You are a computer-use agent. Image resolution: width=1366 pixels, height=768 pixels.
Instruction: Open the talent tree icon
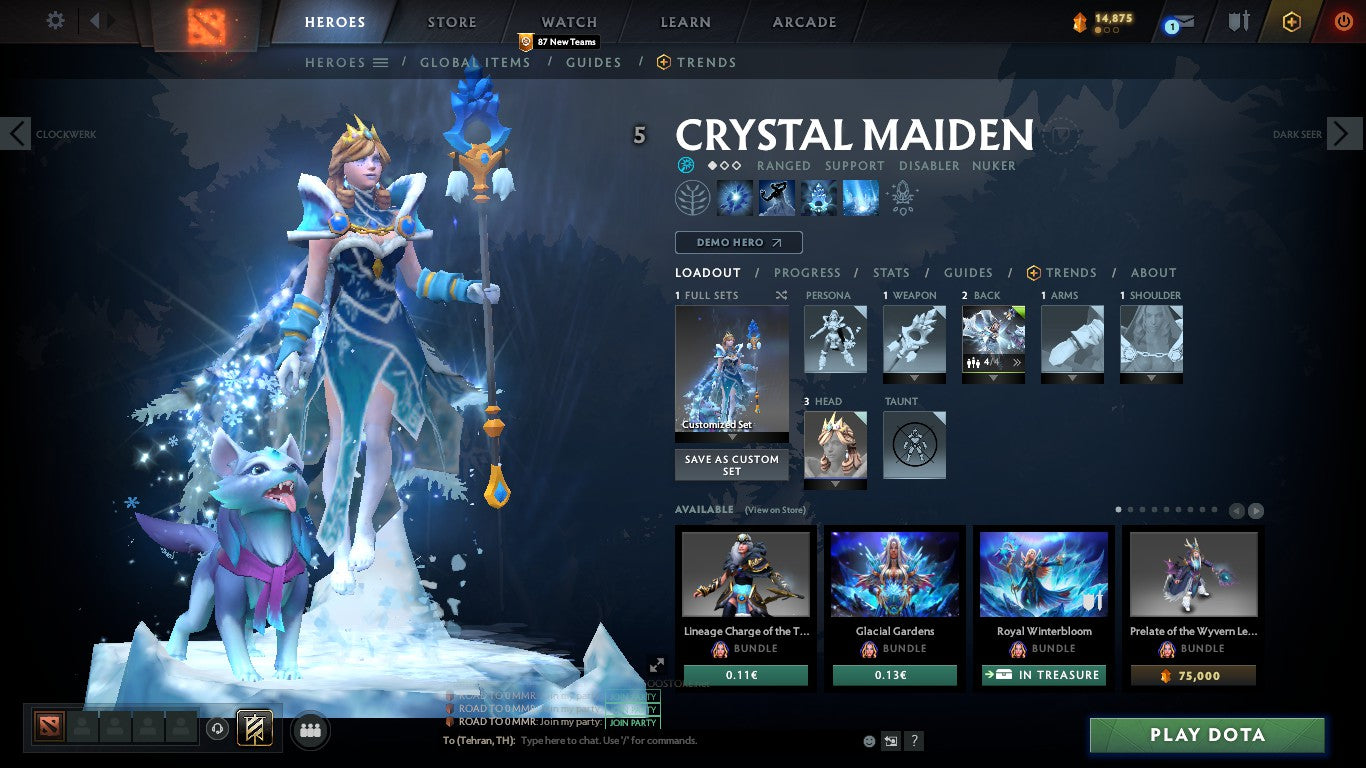click(692, 197)
